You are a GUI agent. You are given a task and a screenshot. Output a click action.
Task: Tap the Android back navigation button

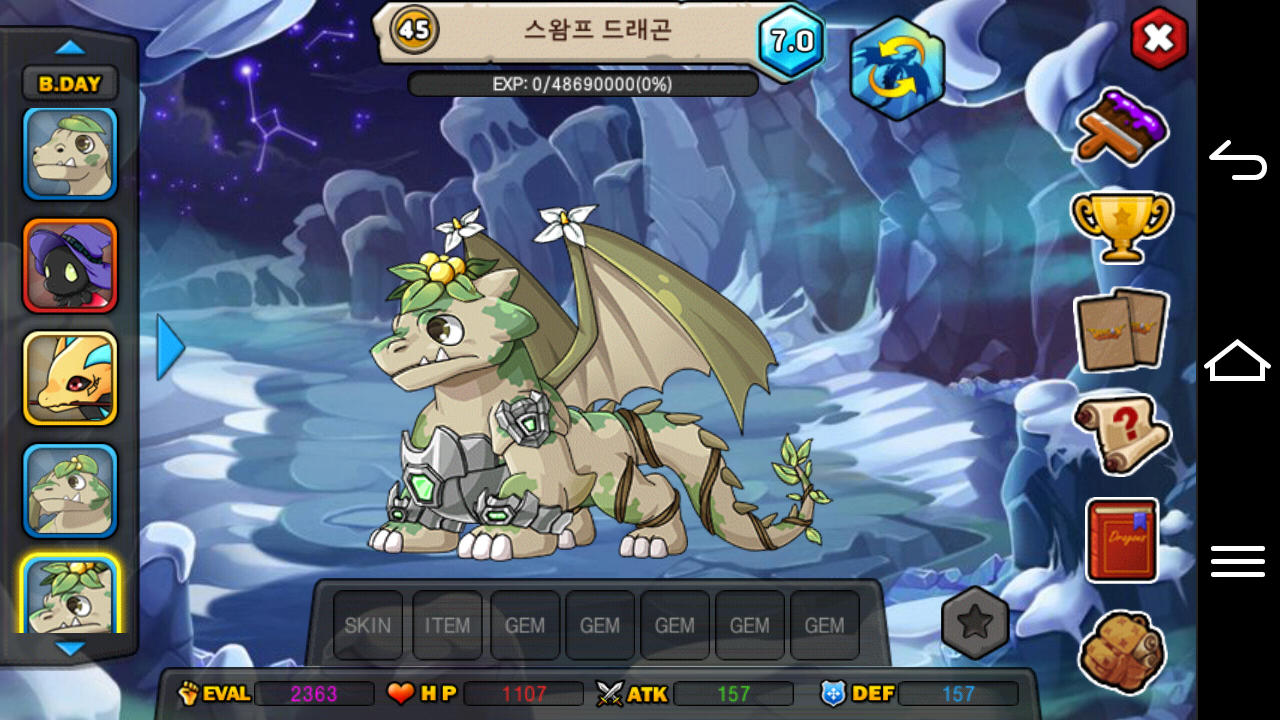pyautogui.click(x=1238, y=160)
